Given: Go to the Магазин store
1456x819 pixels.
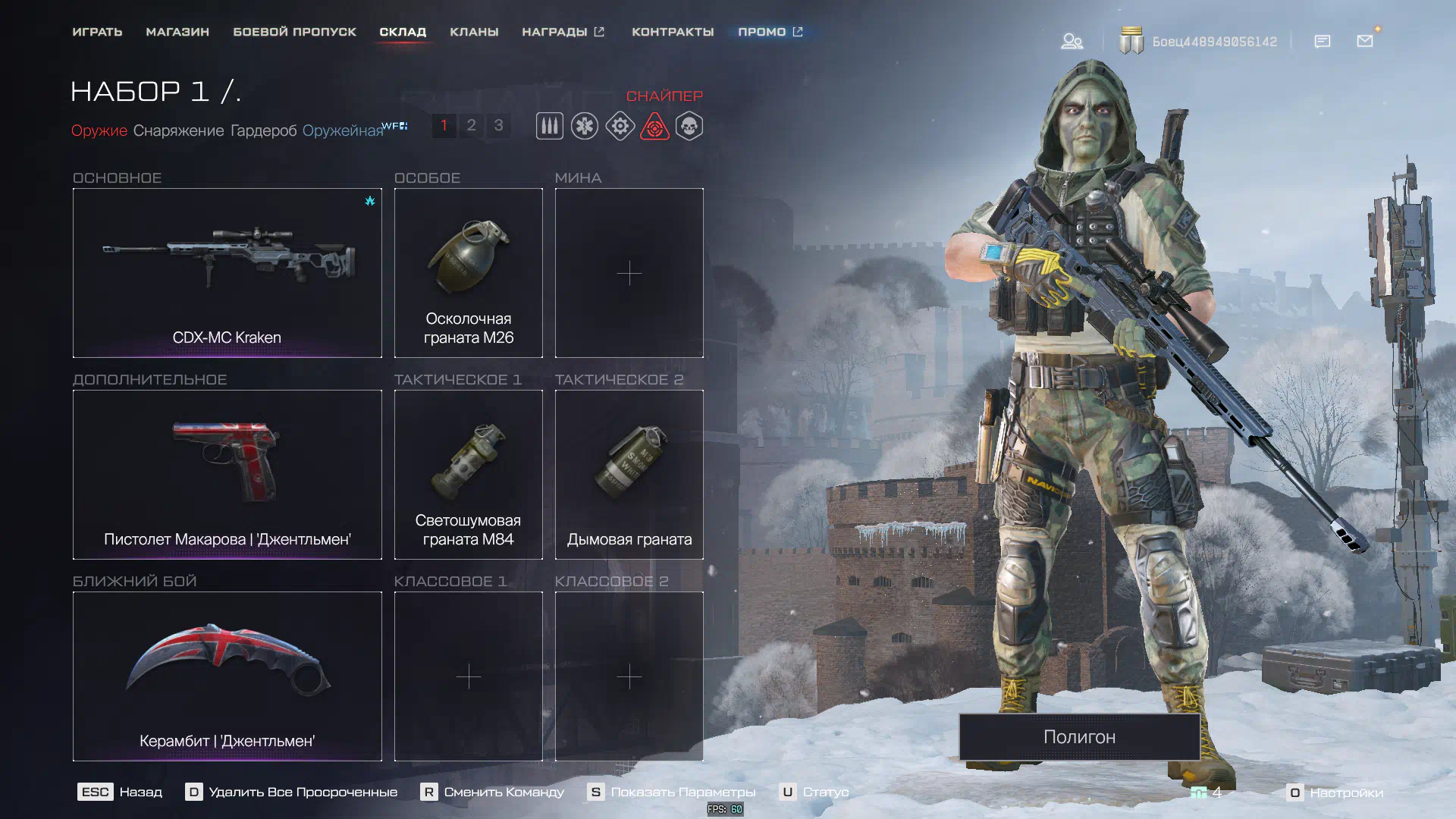Looking at the screenshot, I should [177, 32].
